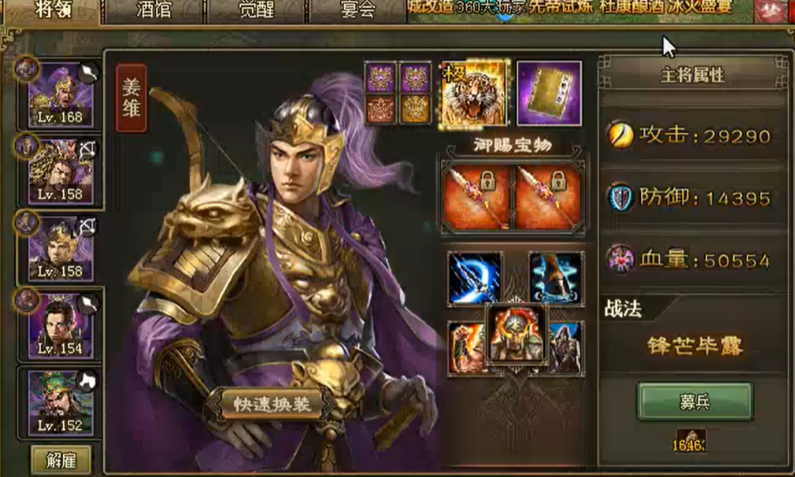Screen dimensions: 795x477
Task: Click the 解雇 dismiss button
Action: click(x=61, y=459)
